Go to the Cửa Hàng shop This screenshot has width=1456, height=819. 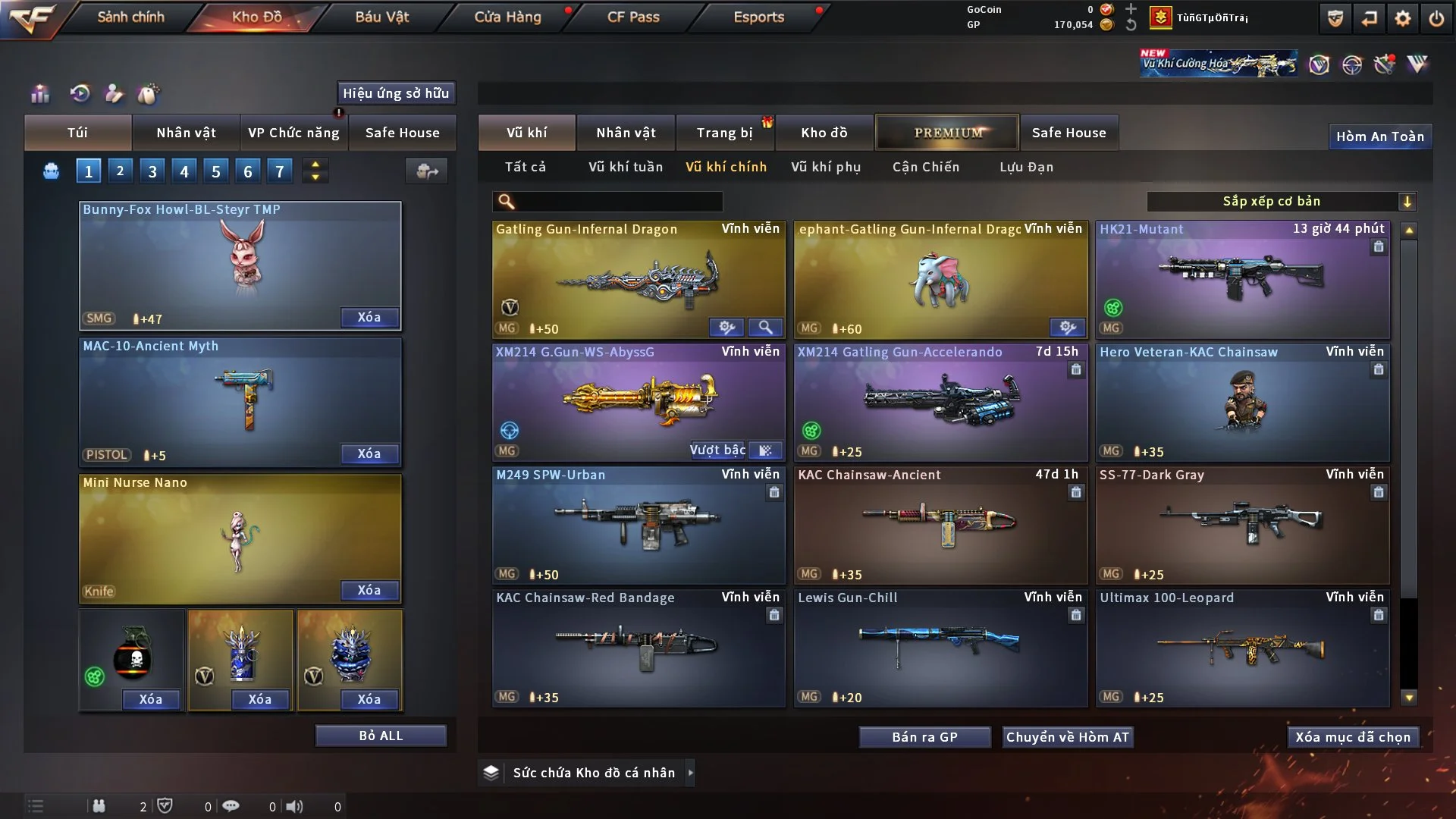click(x=507, y=17)
